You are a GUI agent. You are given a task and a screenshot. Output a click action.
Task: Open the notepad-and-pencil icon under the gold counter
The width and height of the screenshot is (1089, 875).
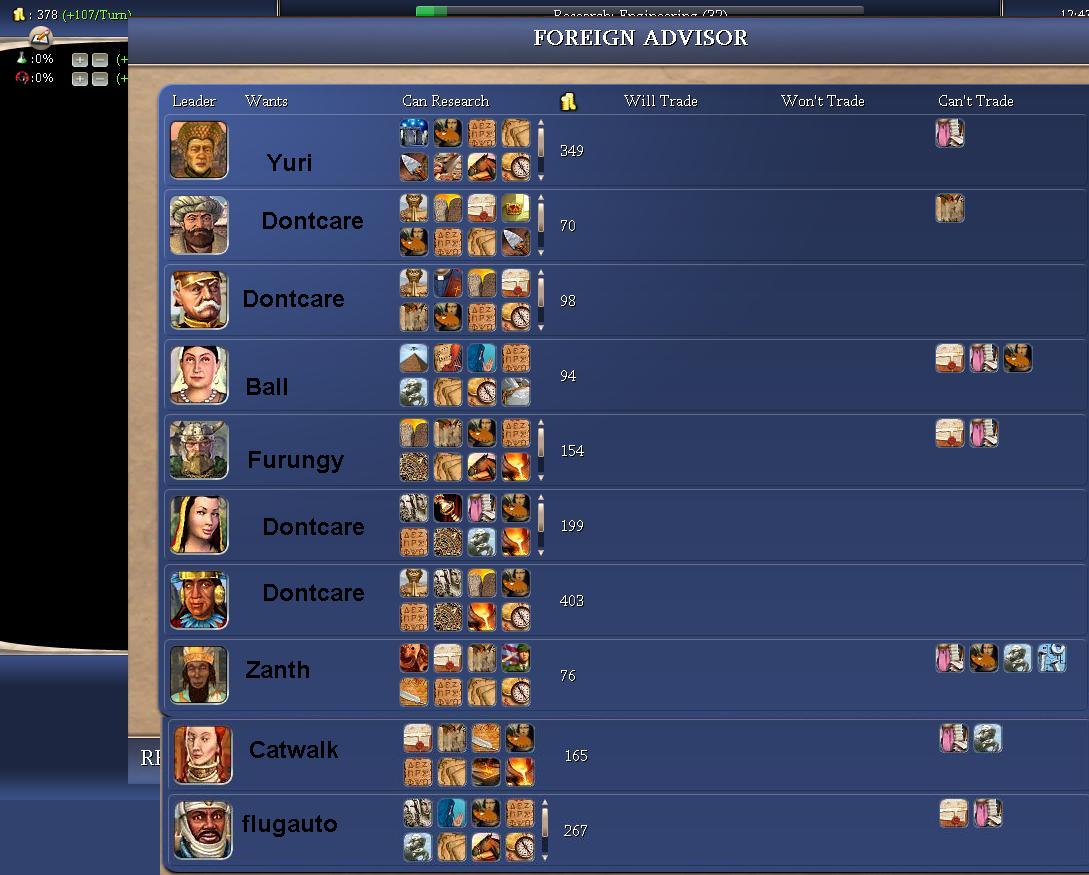coord(40,38)
